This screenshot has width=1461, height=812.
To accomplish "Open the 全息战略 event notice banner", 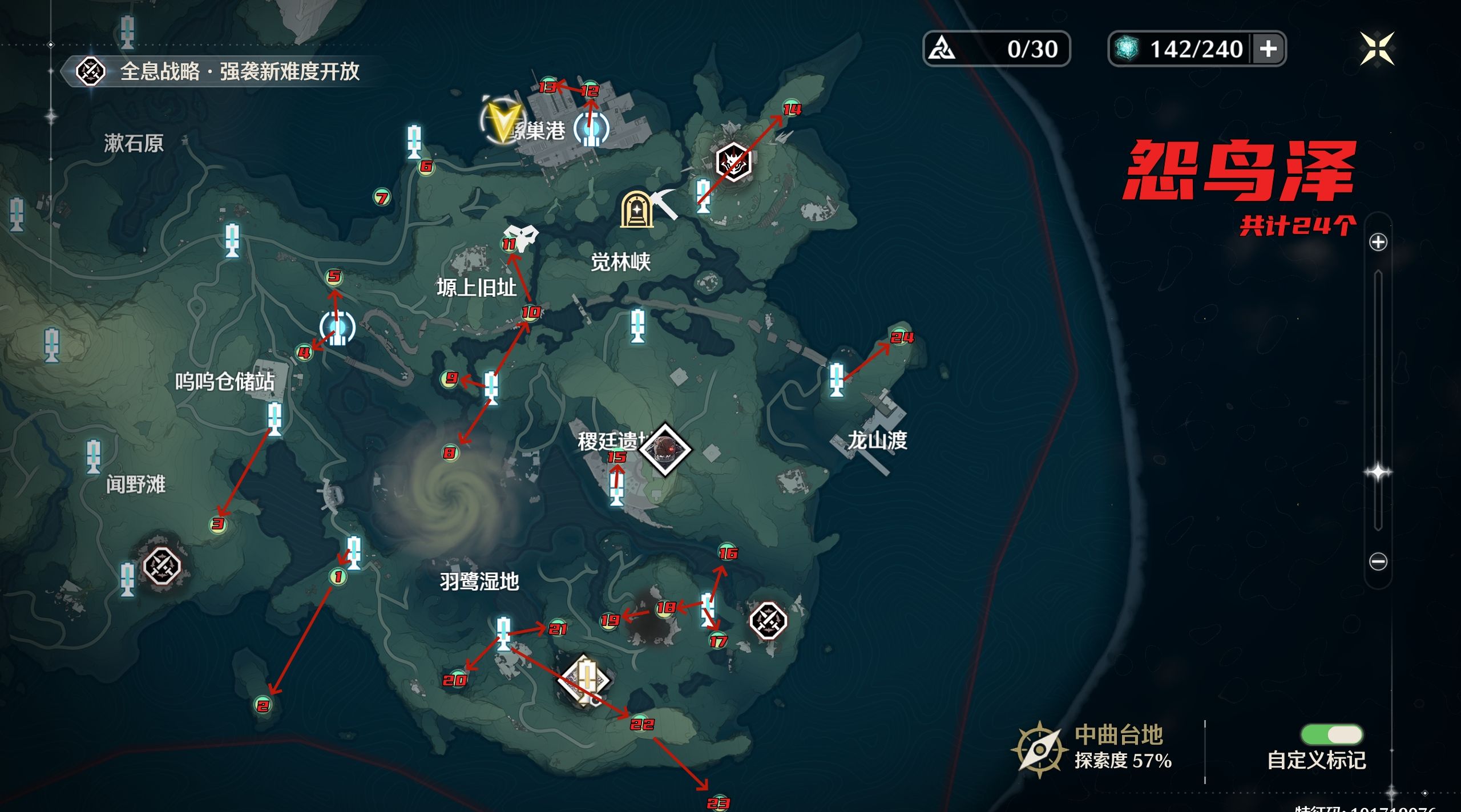I will click(x=217, y=72).
